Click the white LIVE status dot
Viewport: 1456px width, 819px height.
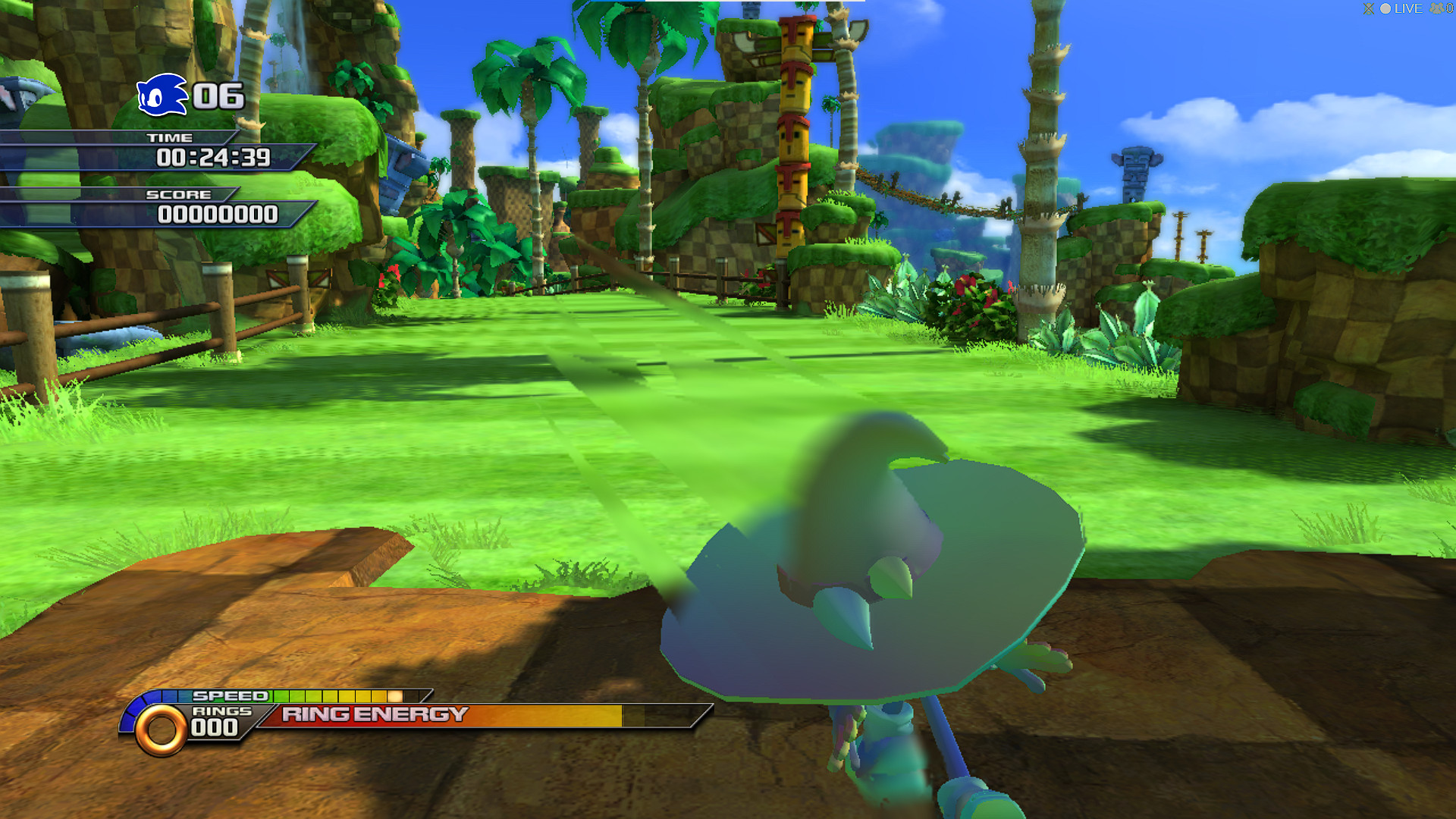[x=1385, y=8]
